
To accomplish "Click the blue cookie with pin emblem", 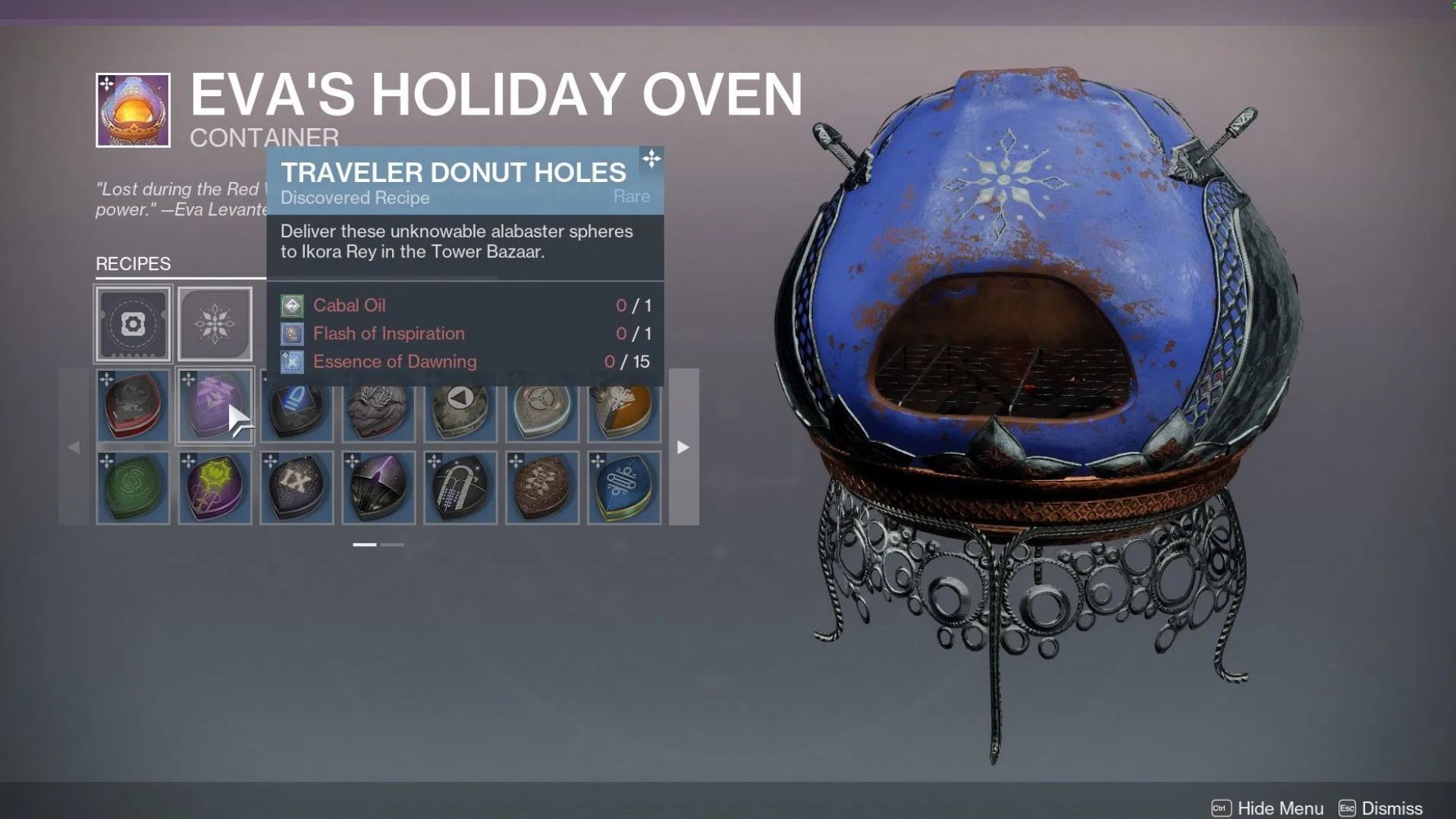I will pos(623,488).
